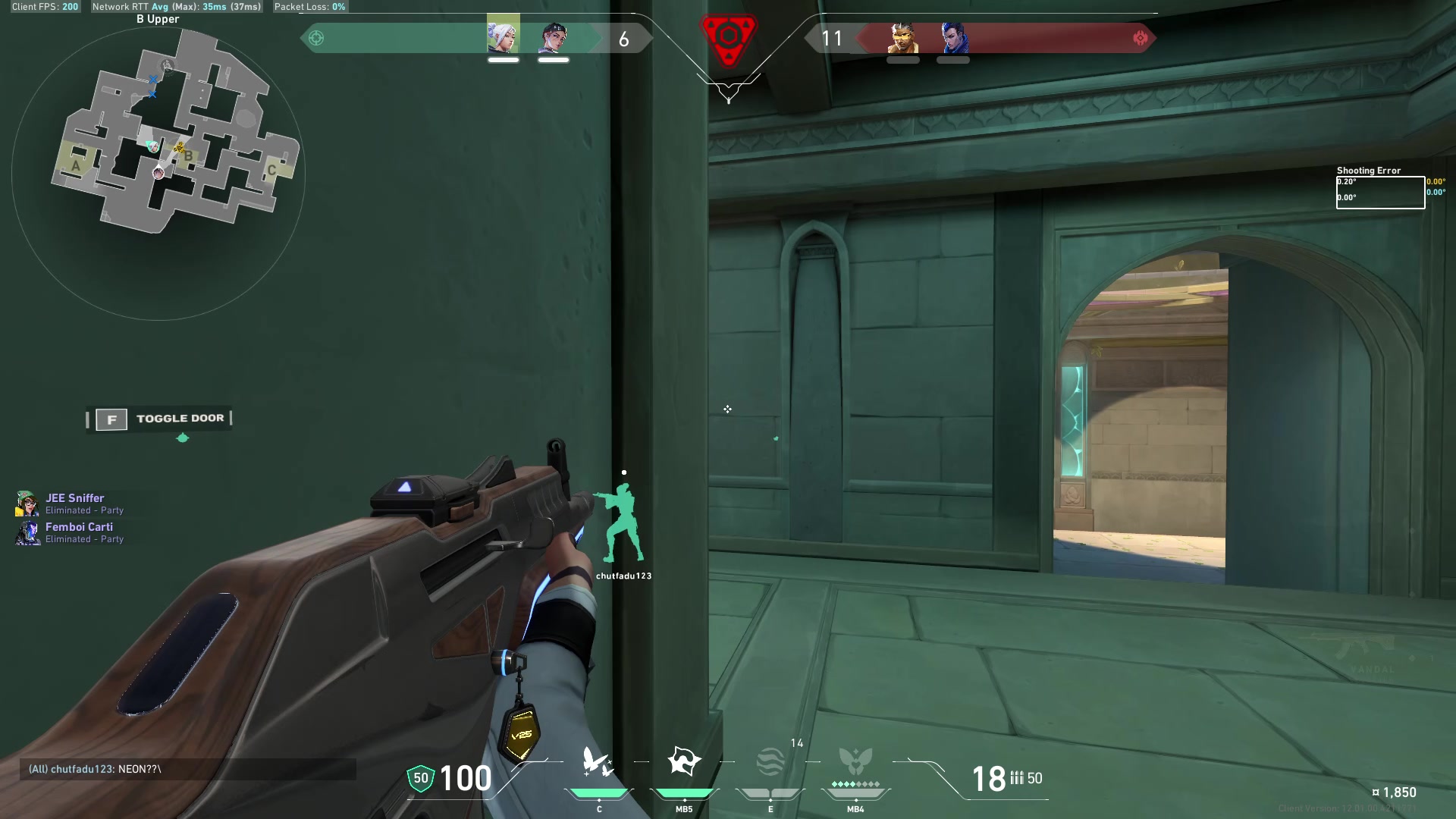Click the red spike icon at top center
The height and width of the screenshot is (819, 1456).
(x=728, y=38)
